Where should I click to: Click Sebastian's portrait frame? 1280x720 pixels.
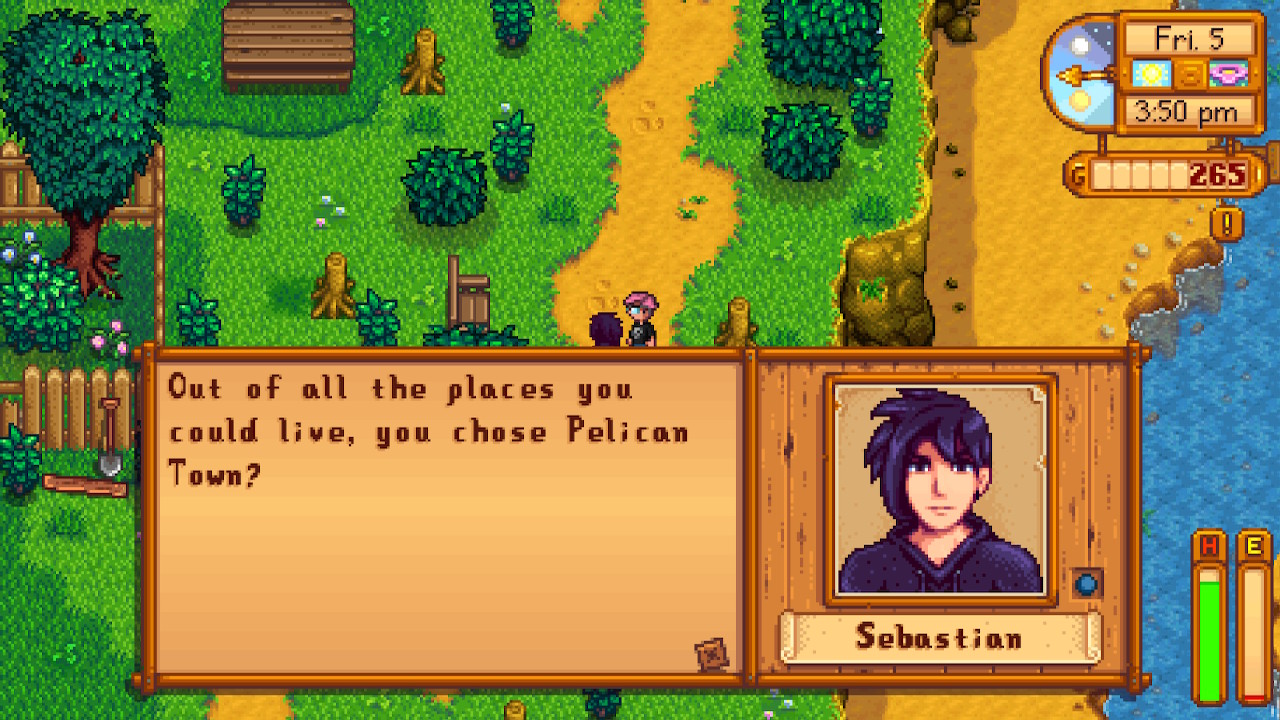click(x=940, y=488)
